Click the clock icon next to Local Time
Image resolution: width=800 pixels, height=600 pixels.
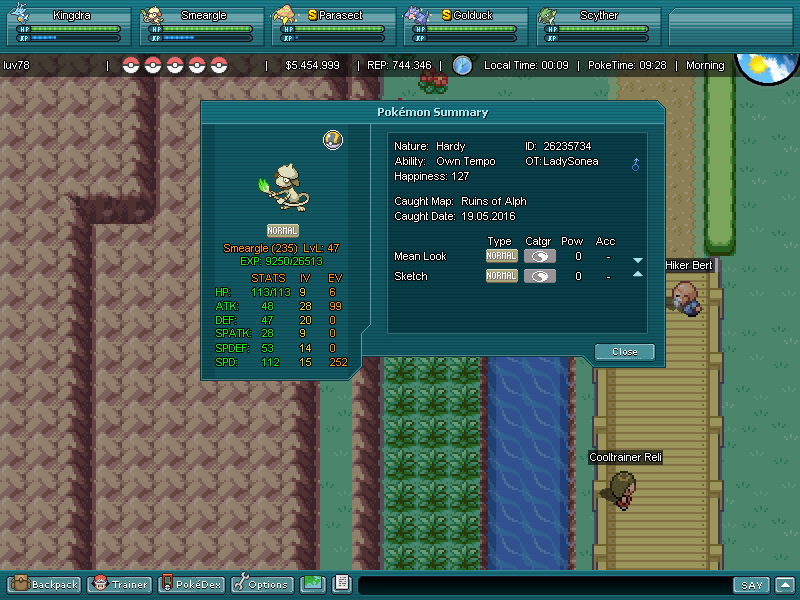click(x=462, y=65)
